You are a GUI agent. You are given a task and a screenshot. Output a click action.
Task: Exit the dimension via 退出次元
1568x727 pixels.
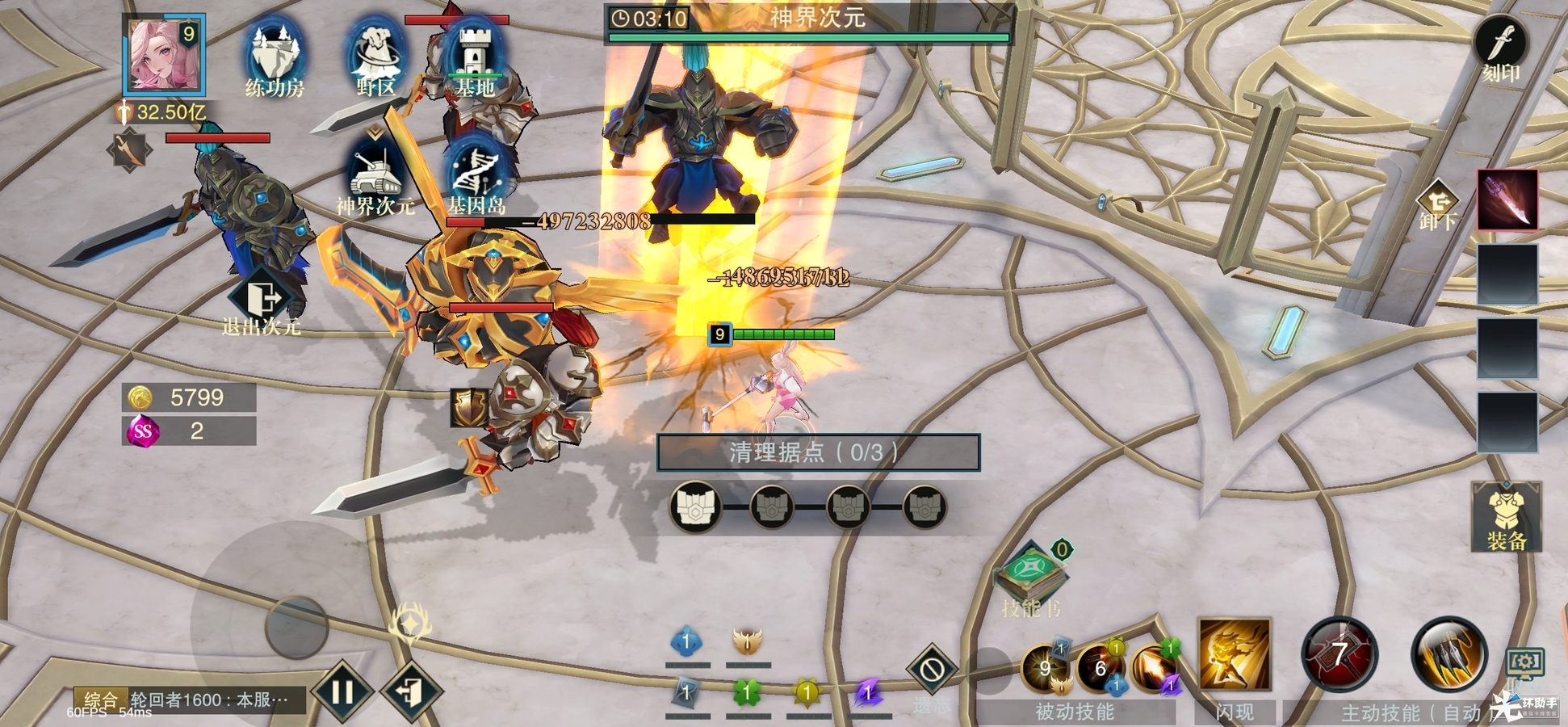(x=262, y=303)
